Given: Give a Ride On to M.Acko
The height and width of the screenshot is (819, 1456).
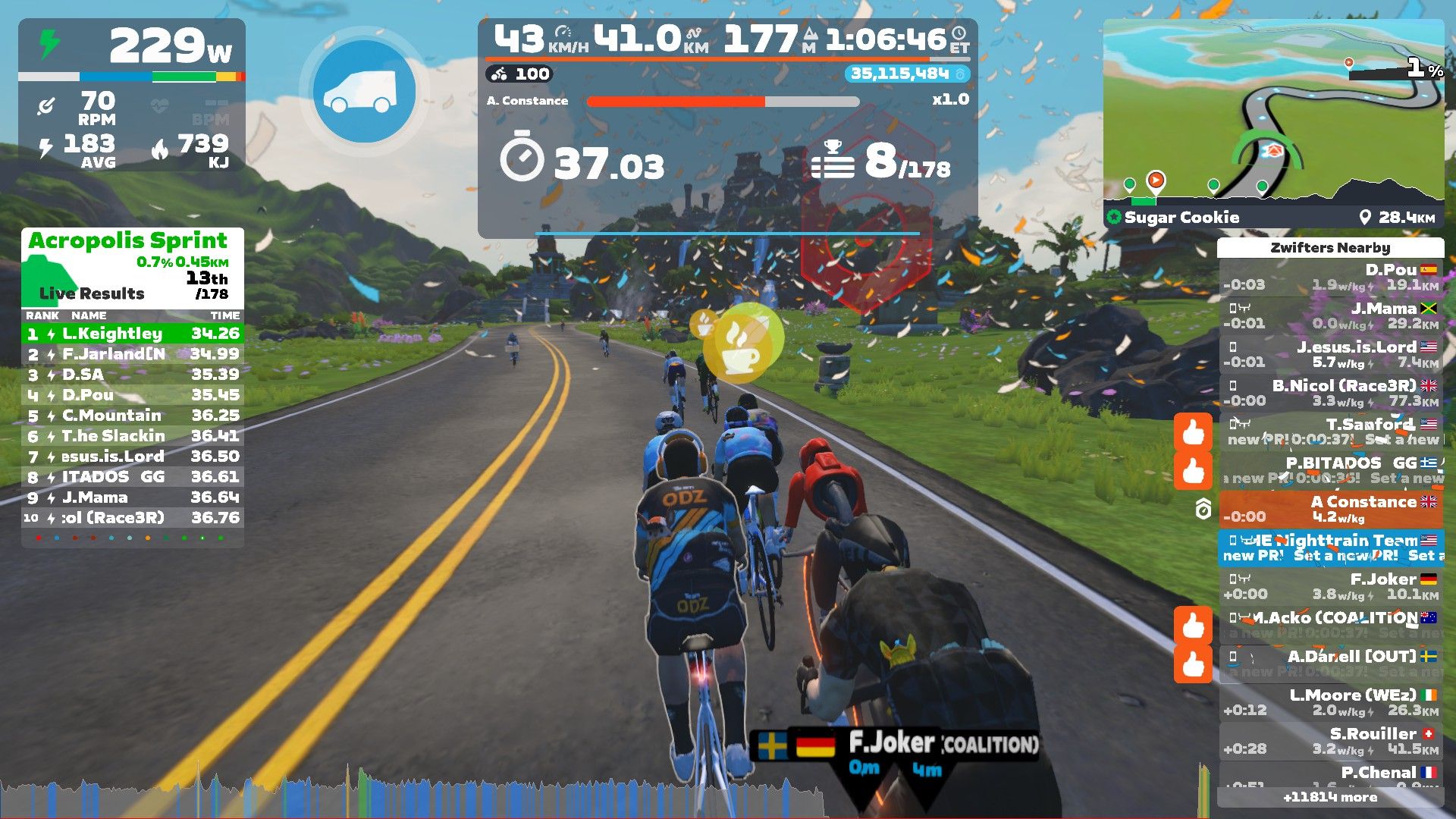Looking at the screenshot, I should (x=1193, y=626).
